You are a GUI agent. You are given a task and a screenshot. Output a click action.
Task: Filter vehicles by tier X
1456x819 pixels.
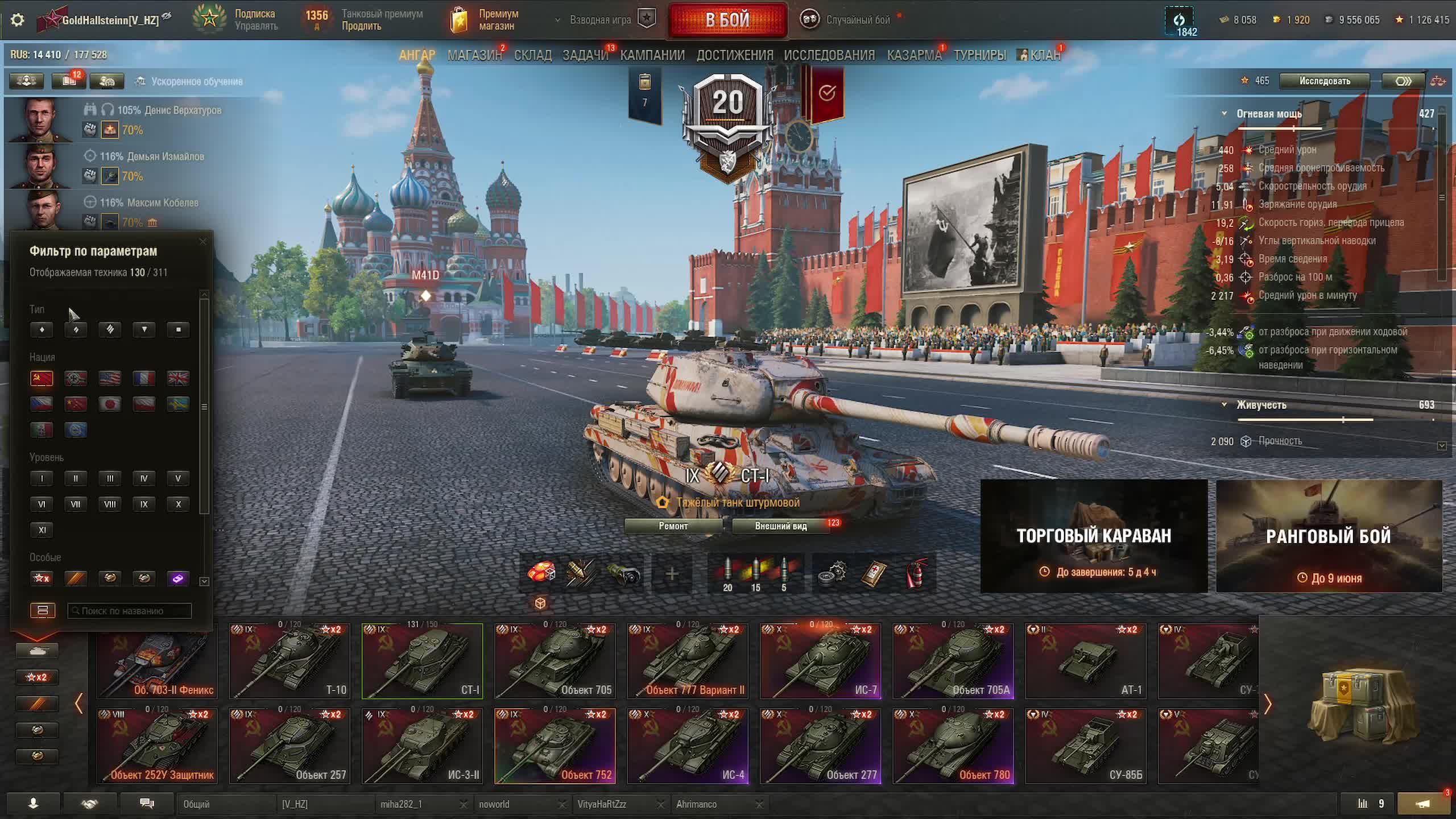(x=178, y=504)
